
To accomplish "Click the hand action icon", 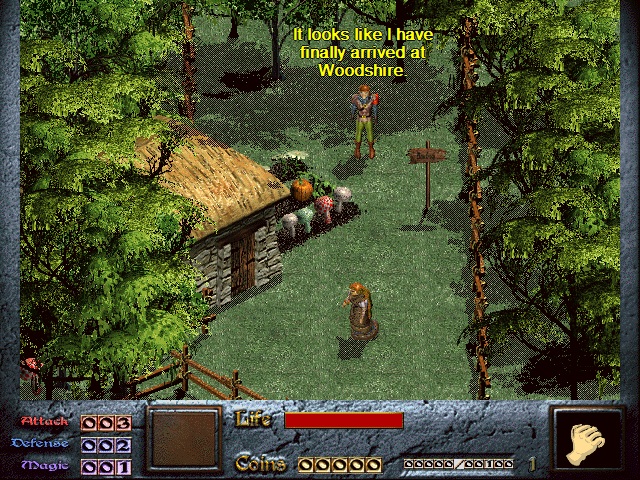I will 583,441.
